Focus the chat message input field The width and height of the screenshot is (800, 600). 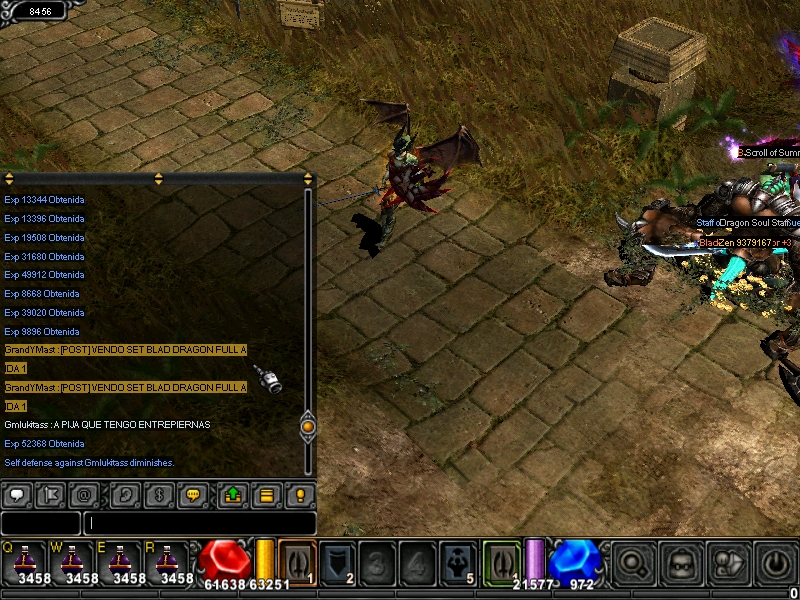click(x=200, y=523)
